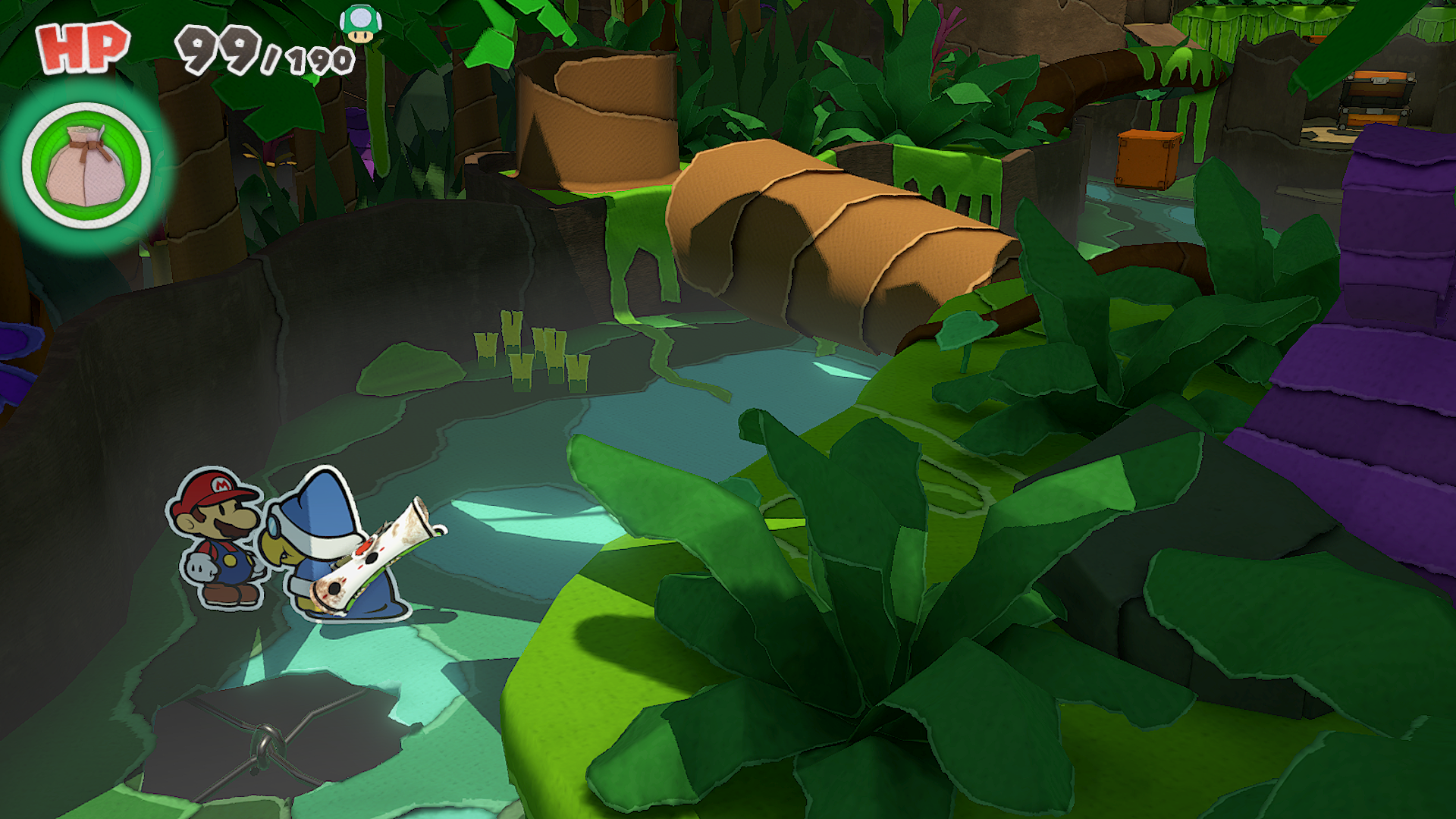Click the green 1-Up mushroom HUD icon
Screen dimensions: 1456x819
[361, 24]
